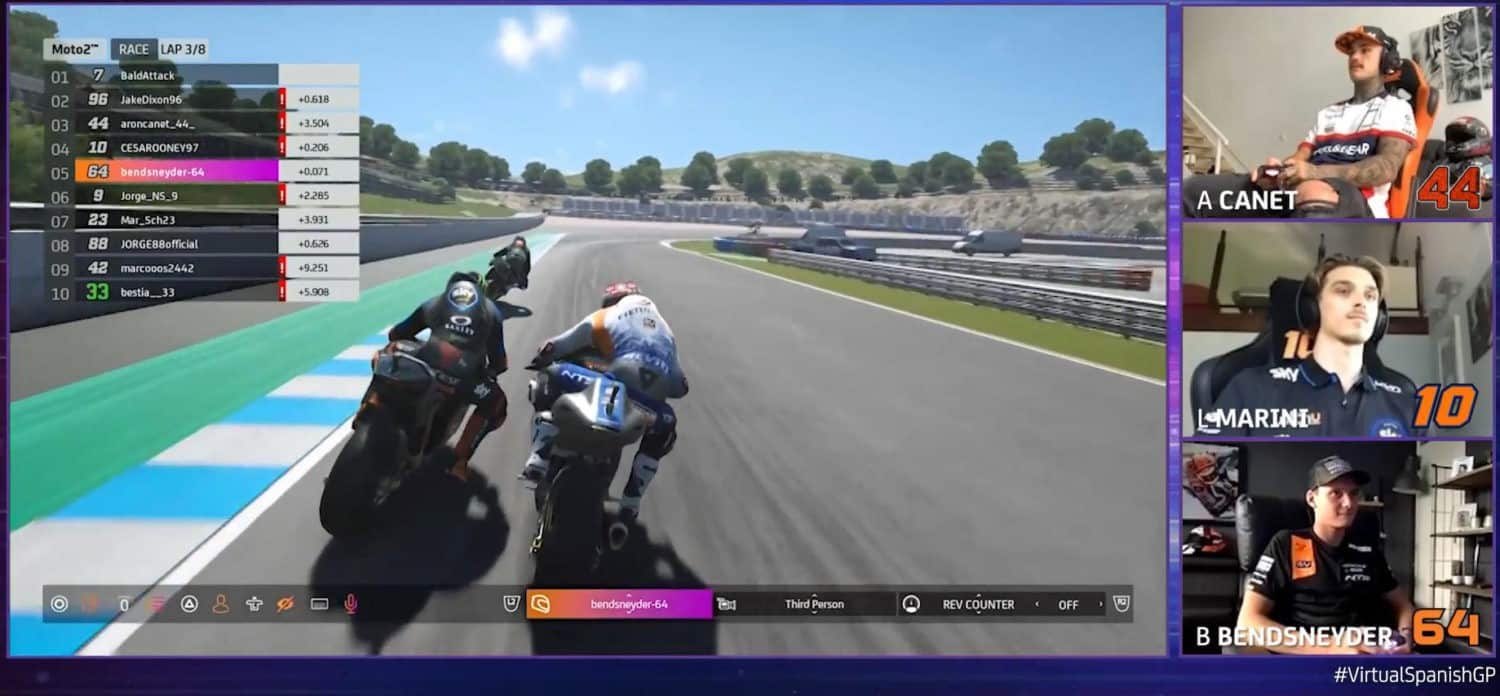Select BaldAttack in the standings list

click(x=148, y=75)
